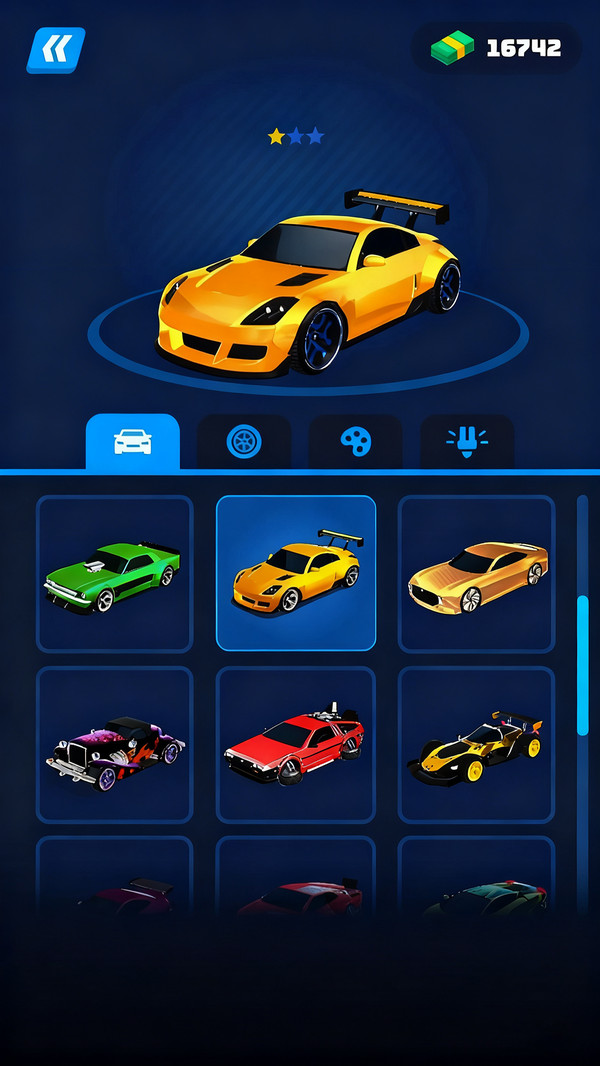Pick the purple flame hot rod
Screen dimensions: 600x1066
coord(114,745)
